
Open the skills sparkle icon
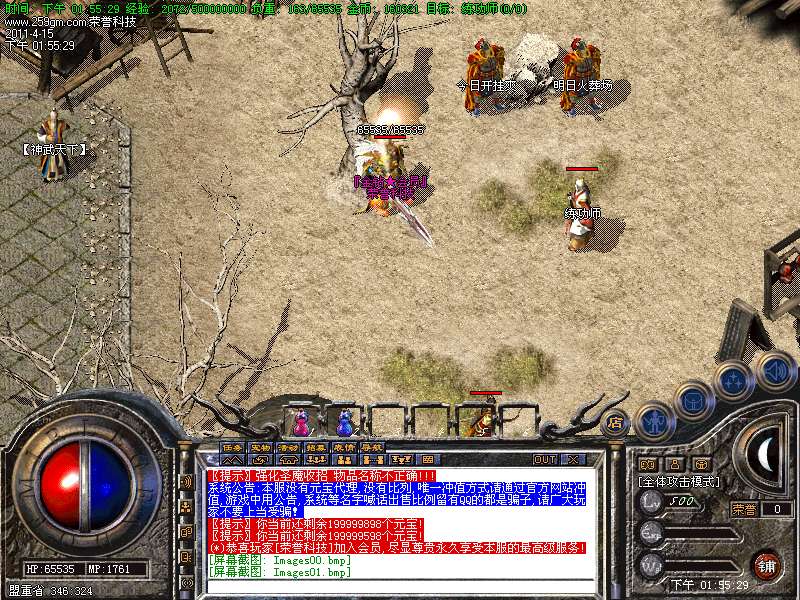[x=735, y=380]
